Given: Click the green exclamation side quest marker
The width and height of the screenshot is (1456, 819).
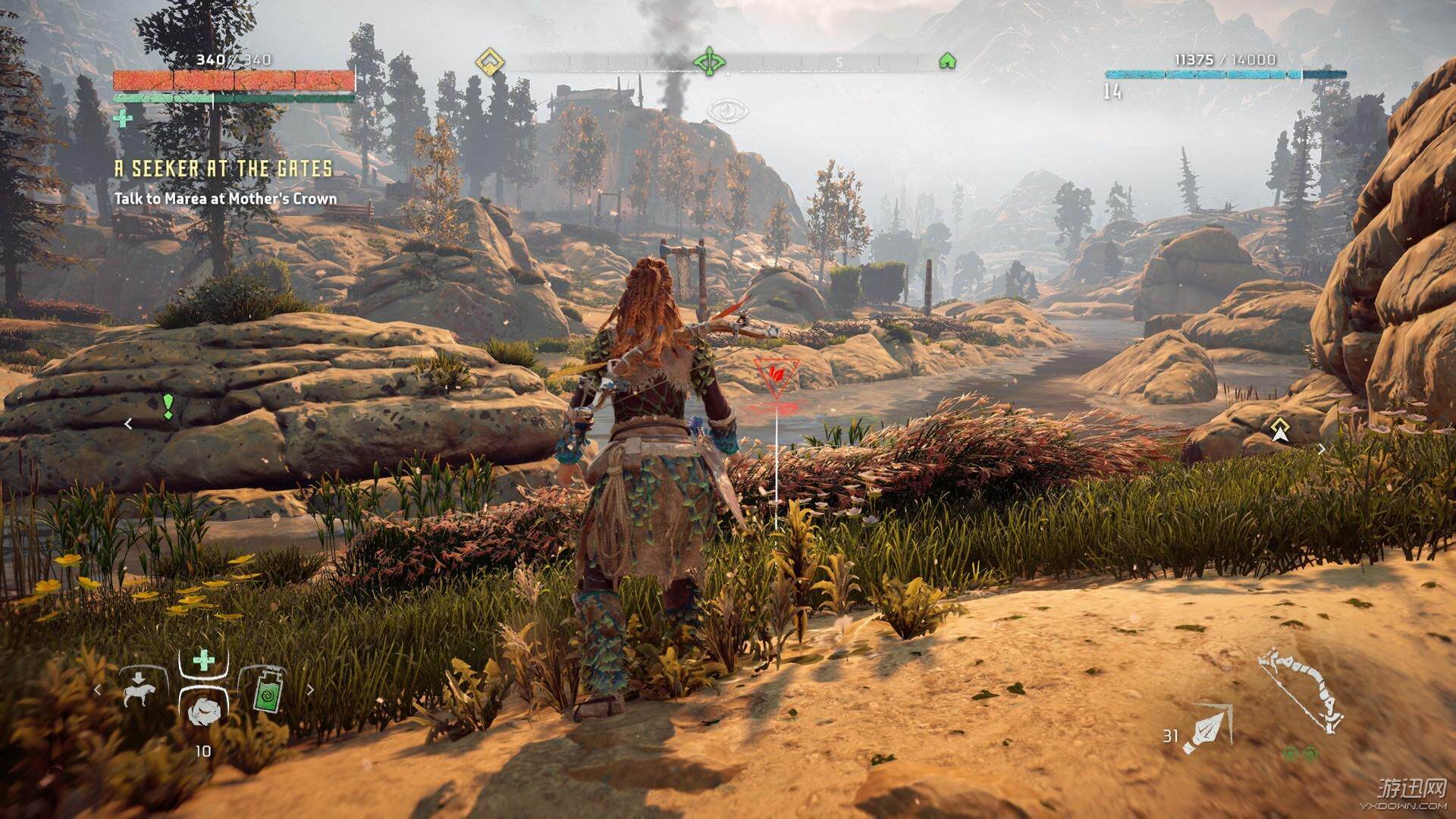Looking at the screenshot, I should pos(168,406).
